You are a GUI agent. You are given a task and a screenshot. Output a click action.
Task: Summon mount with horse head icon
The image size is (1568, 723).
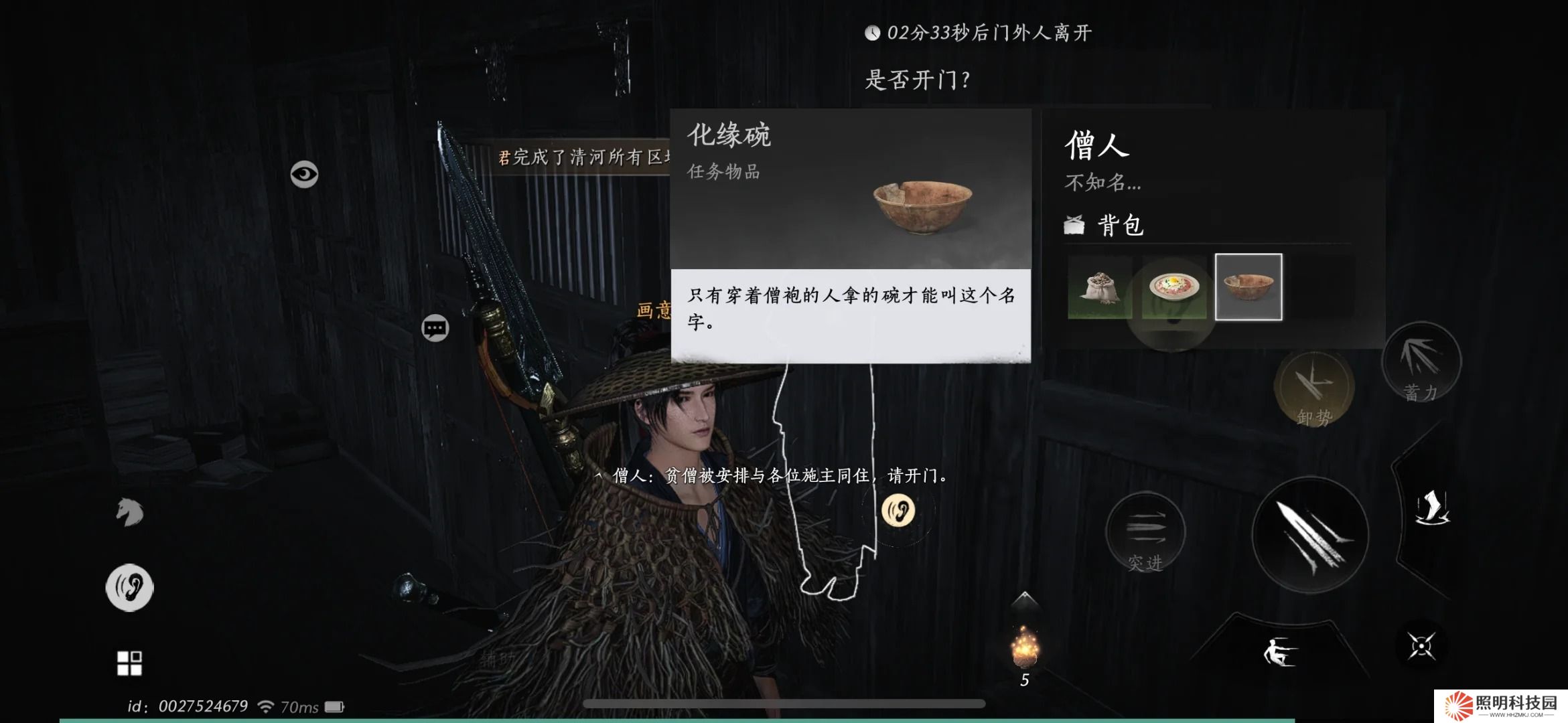(x=130, y=512)
